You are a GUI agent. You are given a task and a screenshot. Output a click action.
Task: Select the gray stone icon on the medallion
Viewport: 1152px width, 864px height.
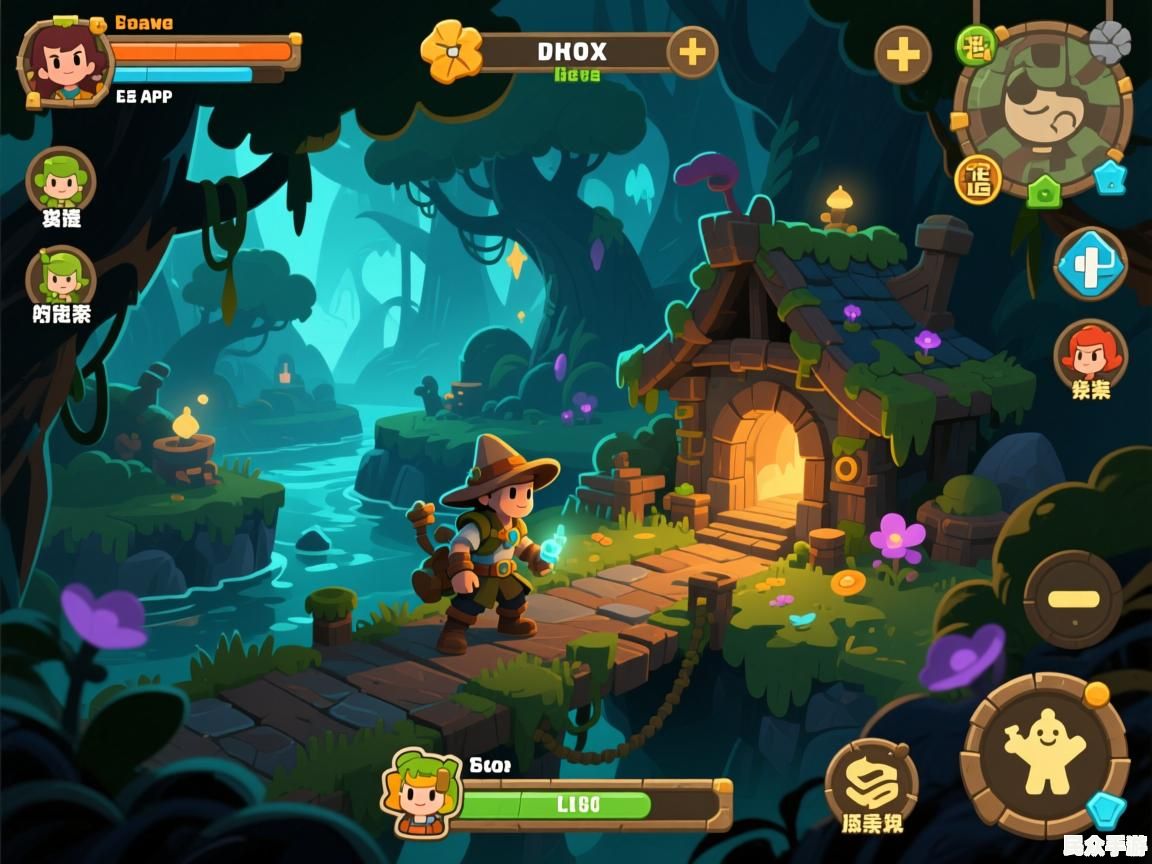[x=1109, y=43]
